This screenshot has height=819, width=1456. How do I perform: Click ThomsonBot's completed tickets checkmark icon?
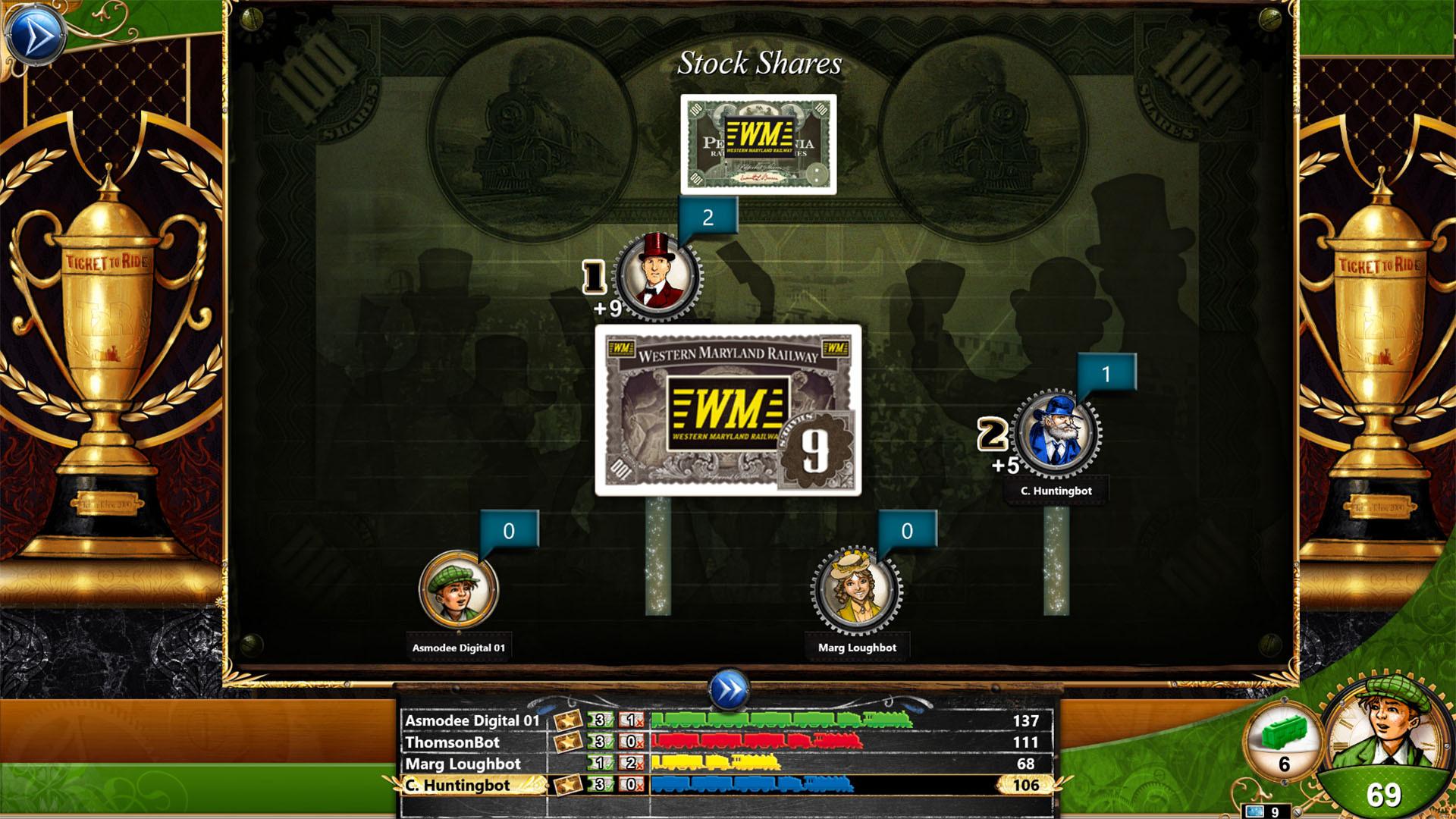599,742
